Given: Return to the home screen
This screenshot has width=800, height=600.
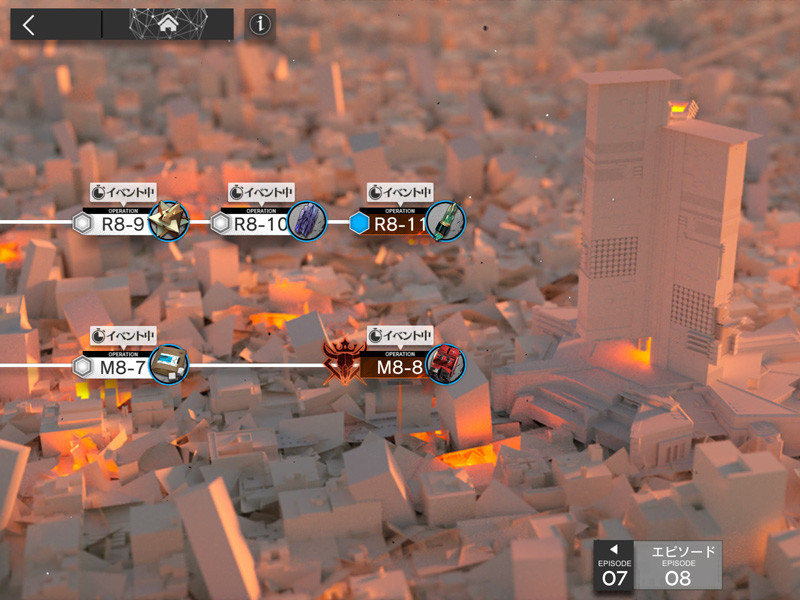Looking at the screenshot, I should point(167,25).
